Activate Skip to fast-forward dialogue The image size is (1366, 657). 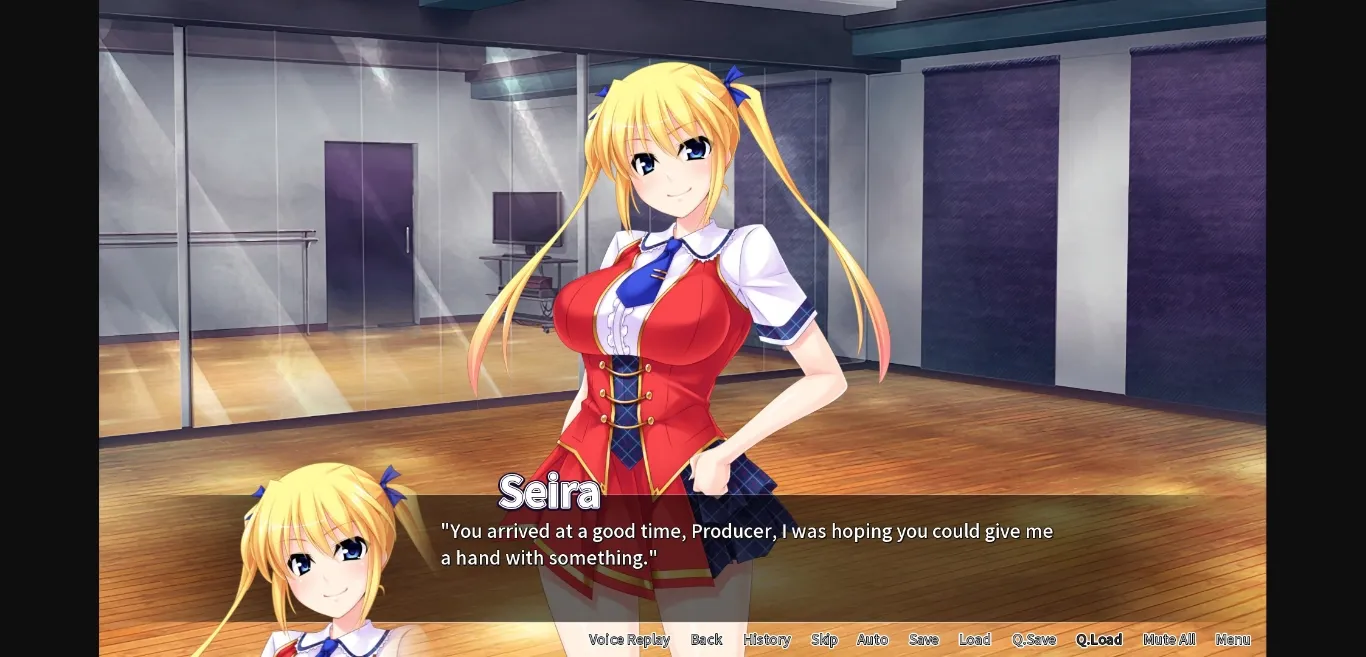point(824,640)
